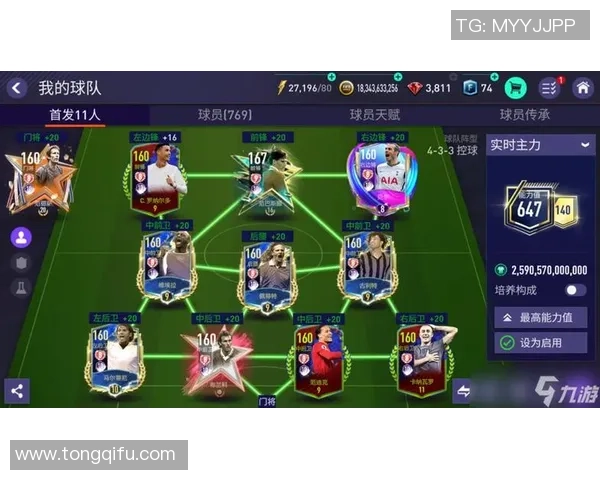The image size is (600, 480).
Task: Go back from the My Team screen
Action: point(16,88)
